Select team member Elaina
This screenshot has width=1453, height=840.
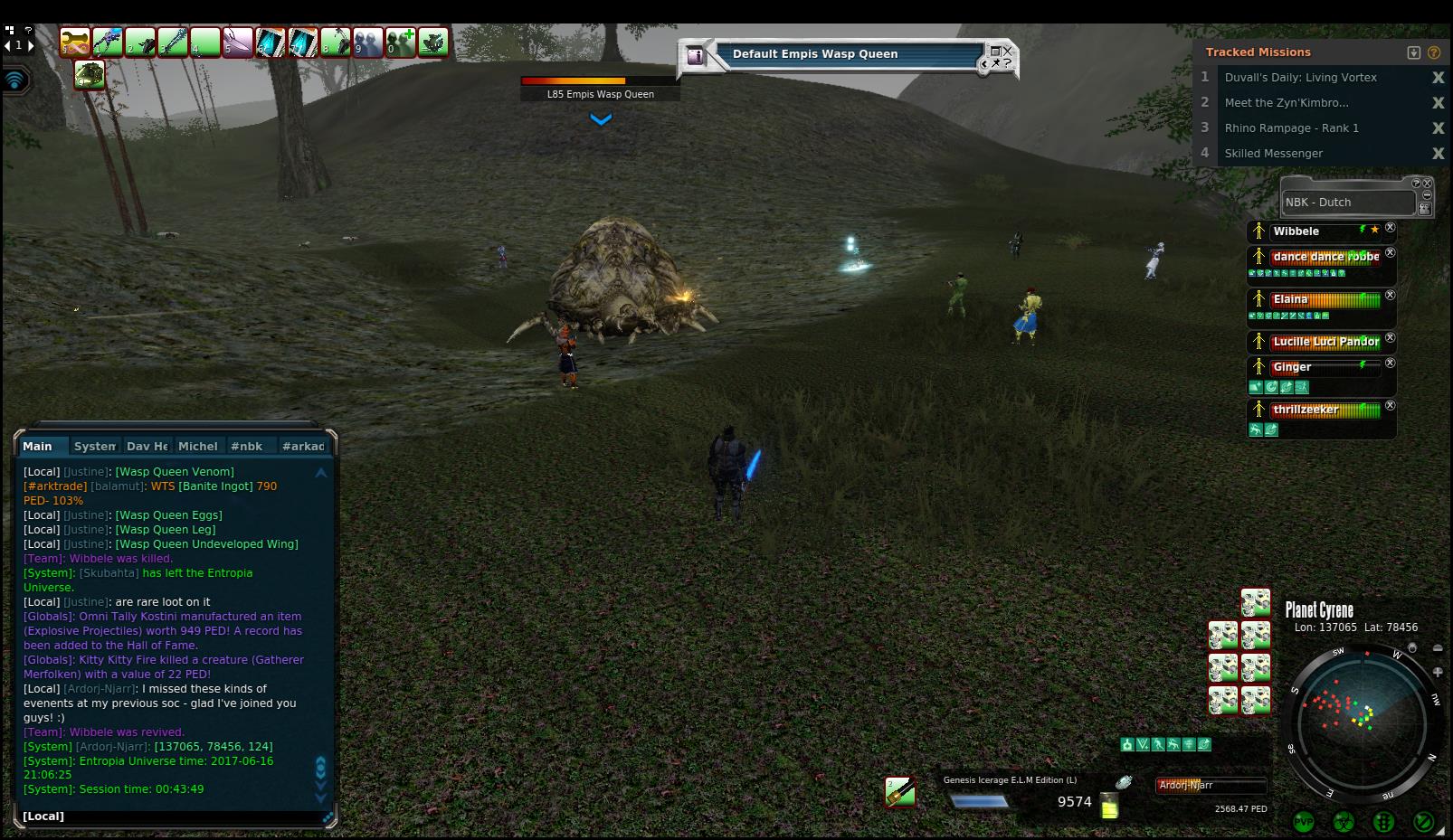point(1290,299)
